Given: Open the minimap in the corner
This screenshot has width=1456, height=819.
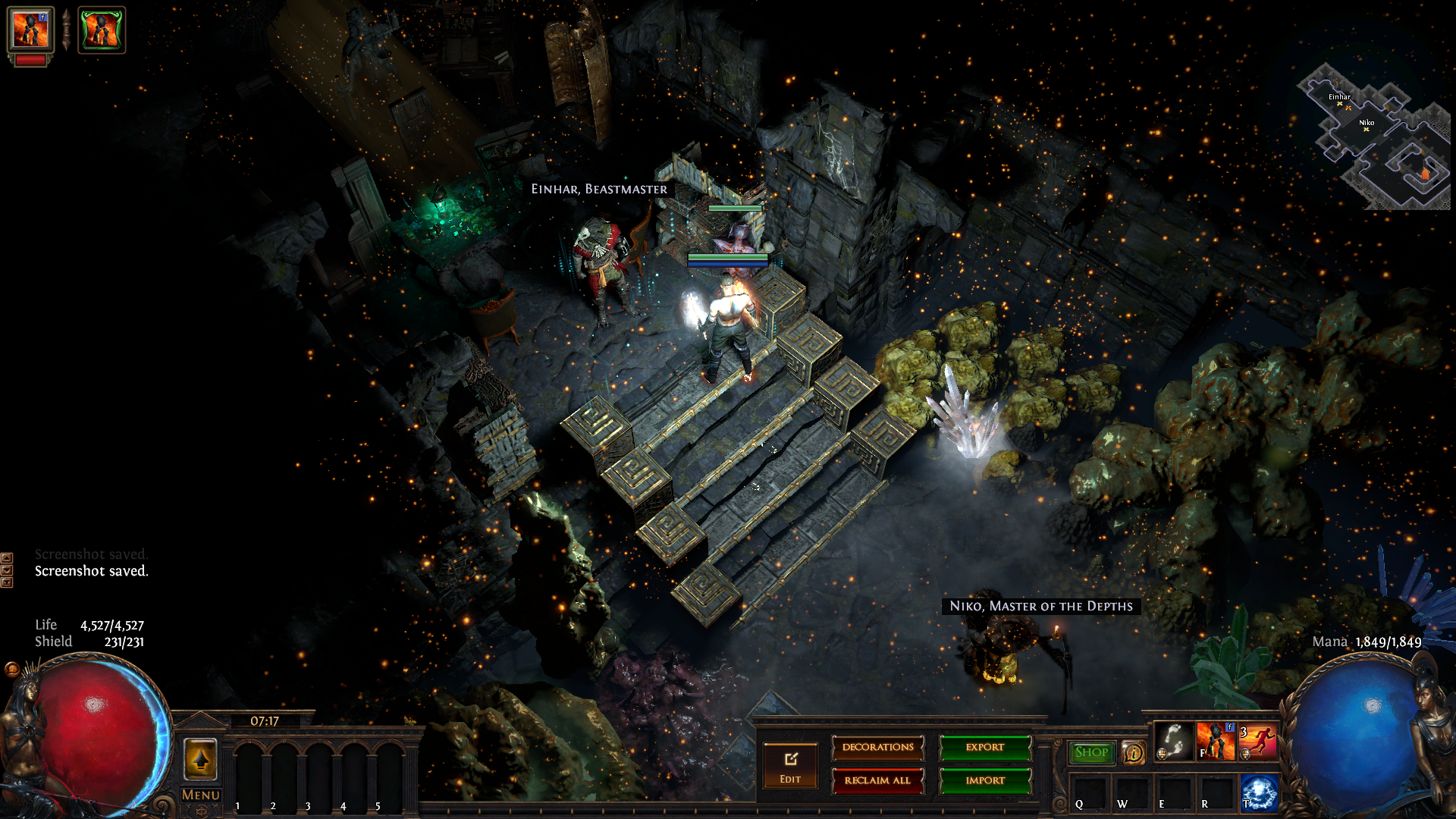Looking at the screenshot, I should coord(1374,136).
